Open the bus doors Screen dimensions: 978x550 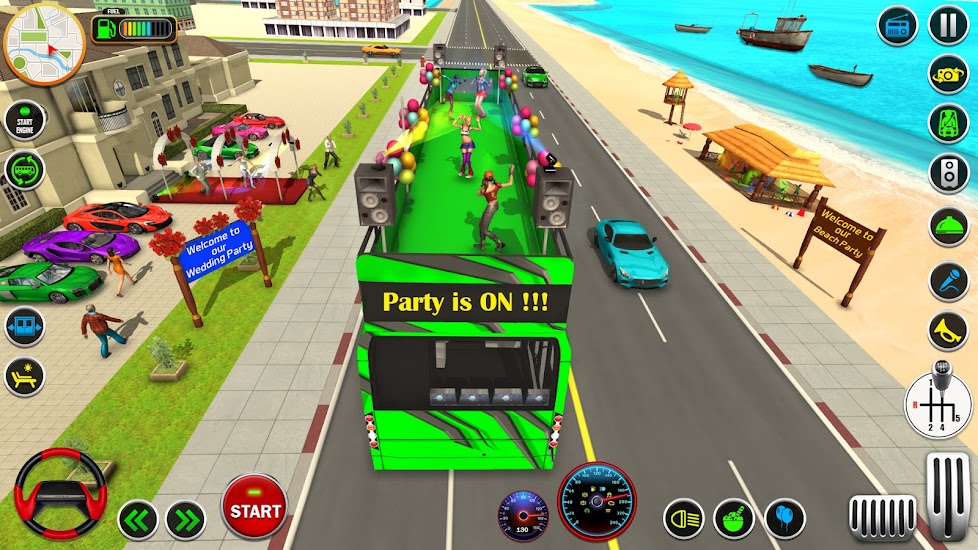pyautogui.click(x=24, y=326)
